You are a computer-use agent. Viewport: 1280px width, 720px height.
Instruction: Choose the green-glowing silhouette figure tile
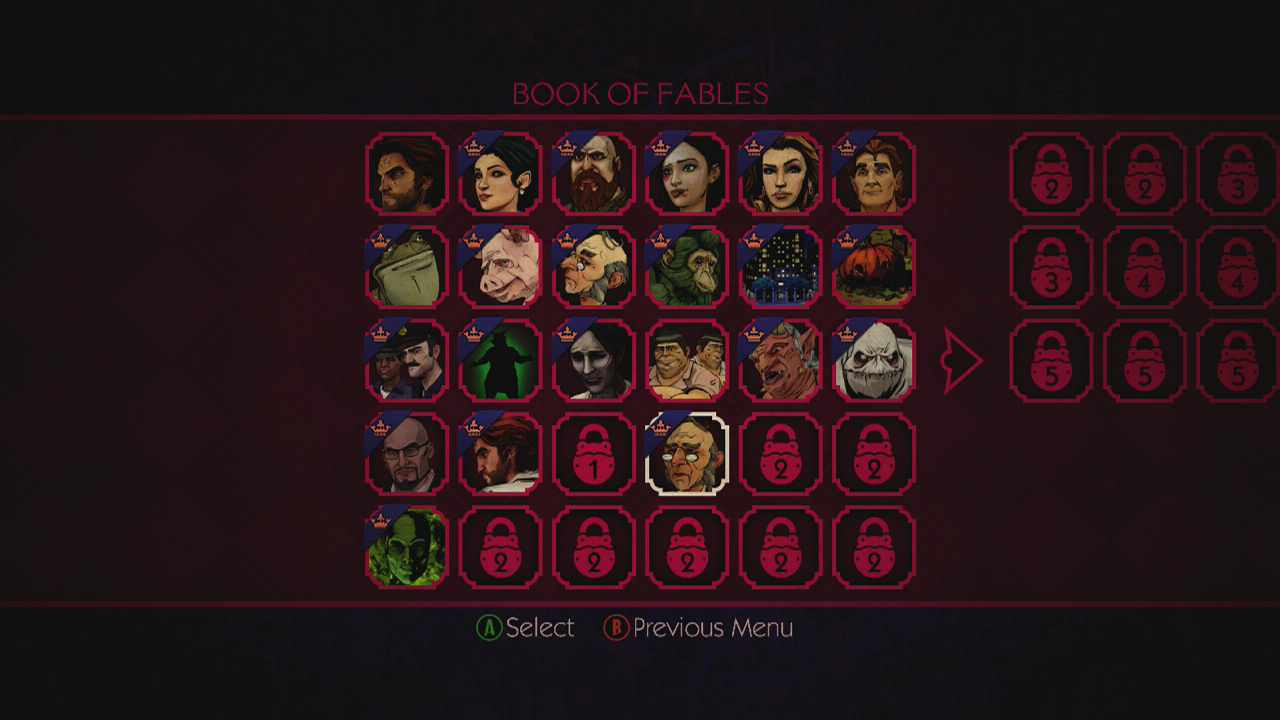click(500, 360)
